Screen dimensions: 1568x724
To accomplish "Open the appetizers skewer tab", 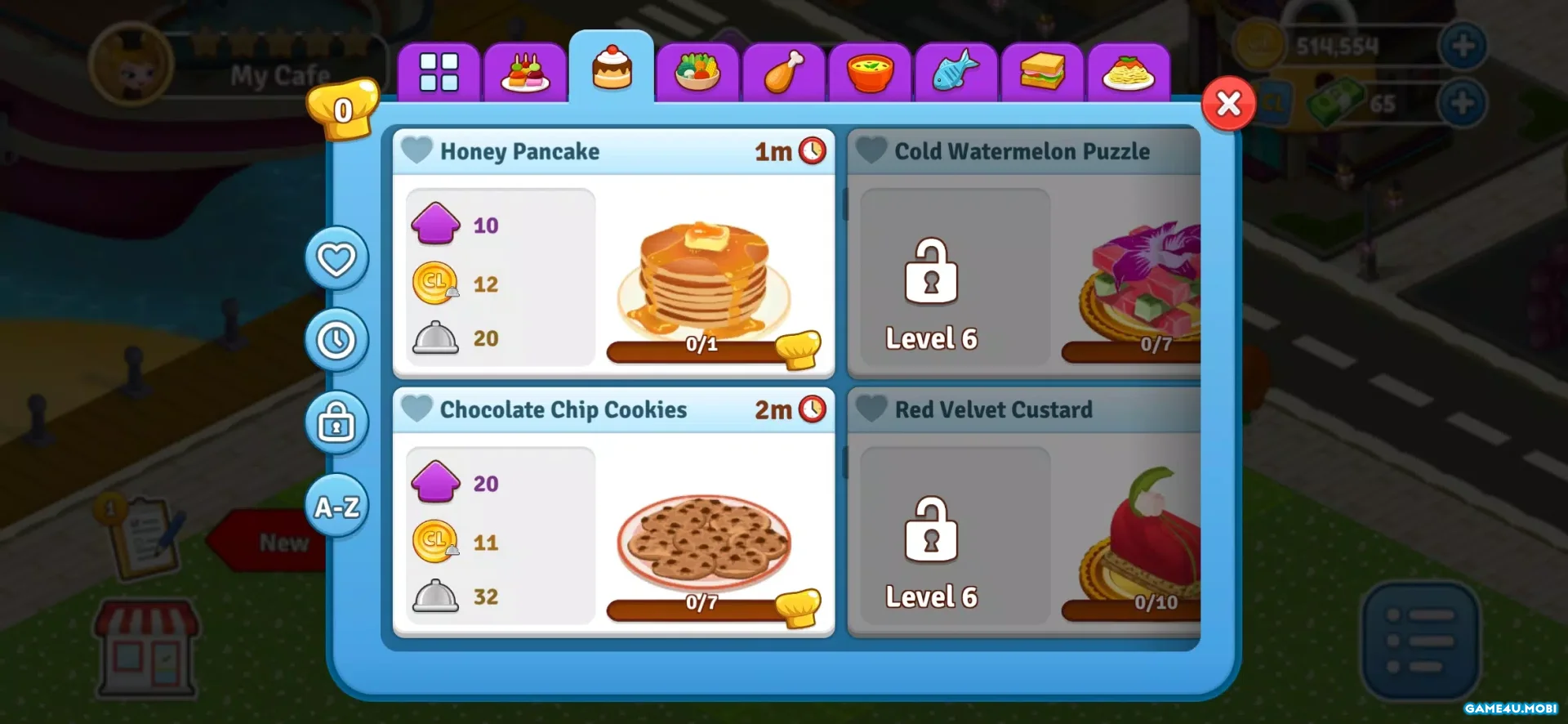I will tap(525, 72).
